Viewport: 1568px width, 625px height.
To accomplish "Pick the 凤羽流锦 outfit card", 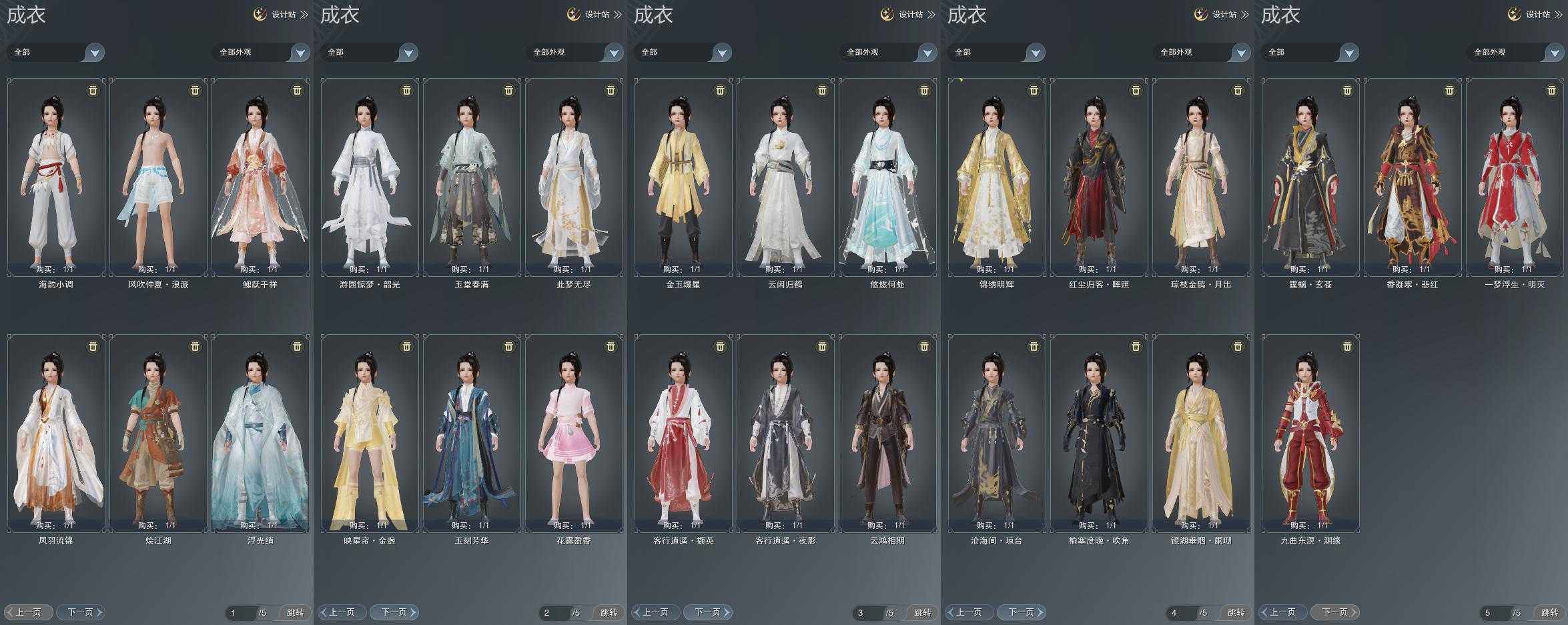I will [56, 433].
